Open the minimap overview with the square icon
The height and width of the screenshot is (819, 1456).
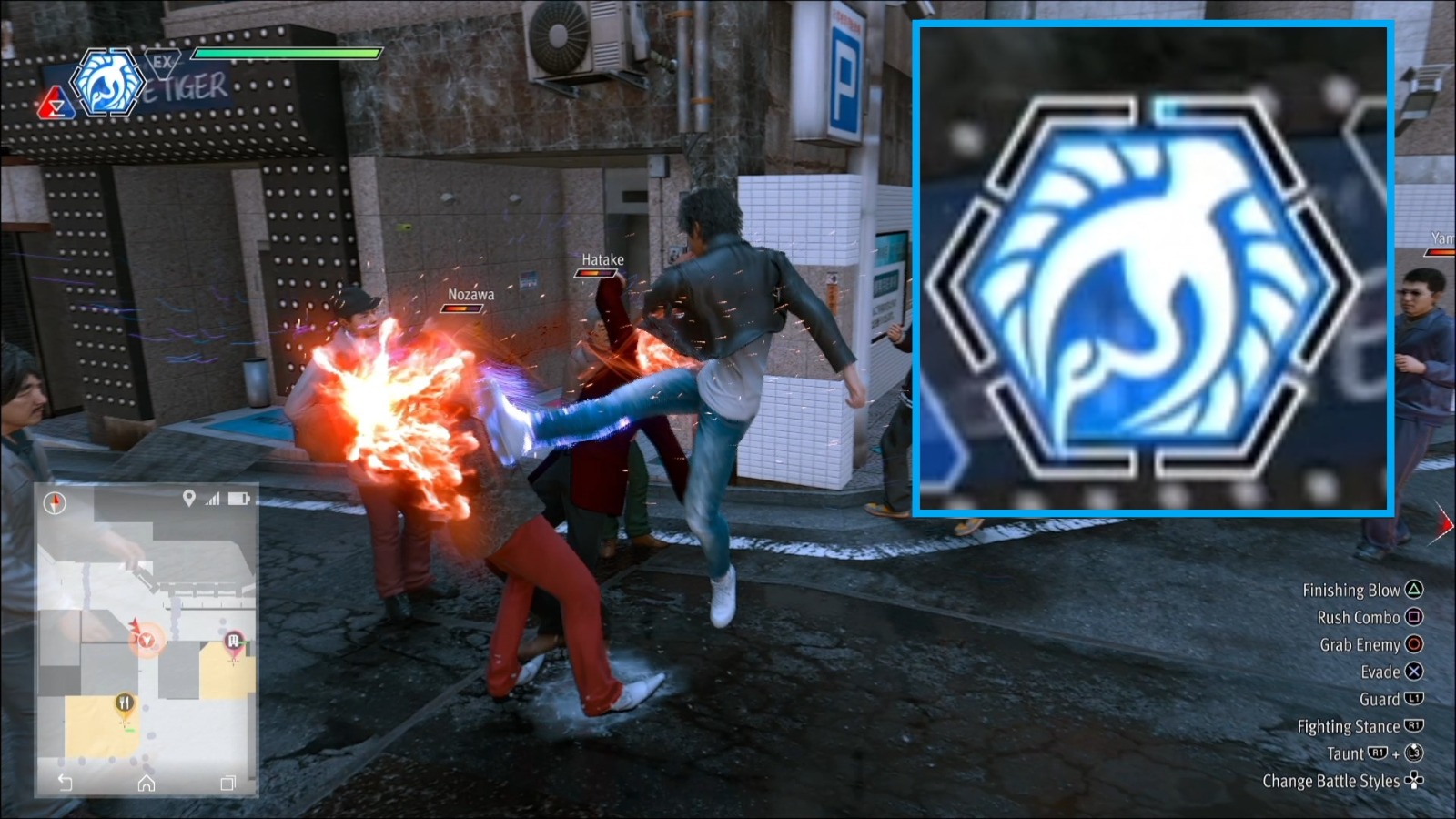(x=227, y=782)
